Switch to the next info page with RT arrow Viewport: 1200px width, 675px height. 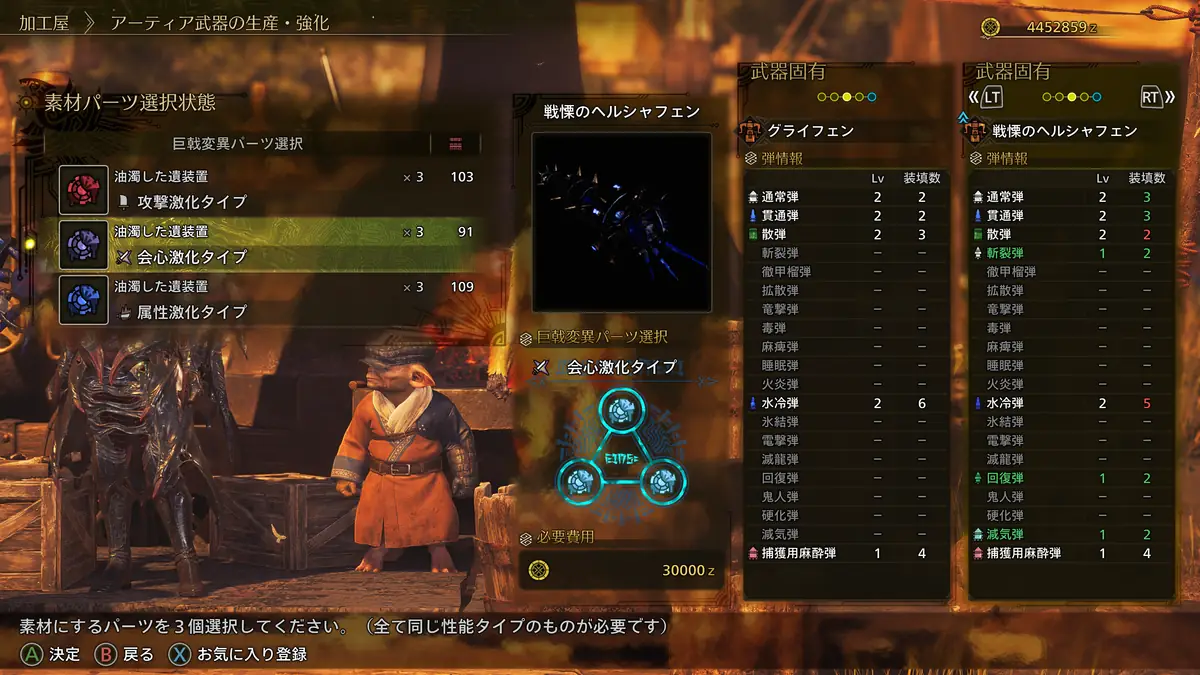(x=1152, y=97)
